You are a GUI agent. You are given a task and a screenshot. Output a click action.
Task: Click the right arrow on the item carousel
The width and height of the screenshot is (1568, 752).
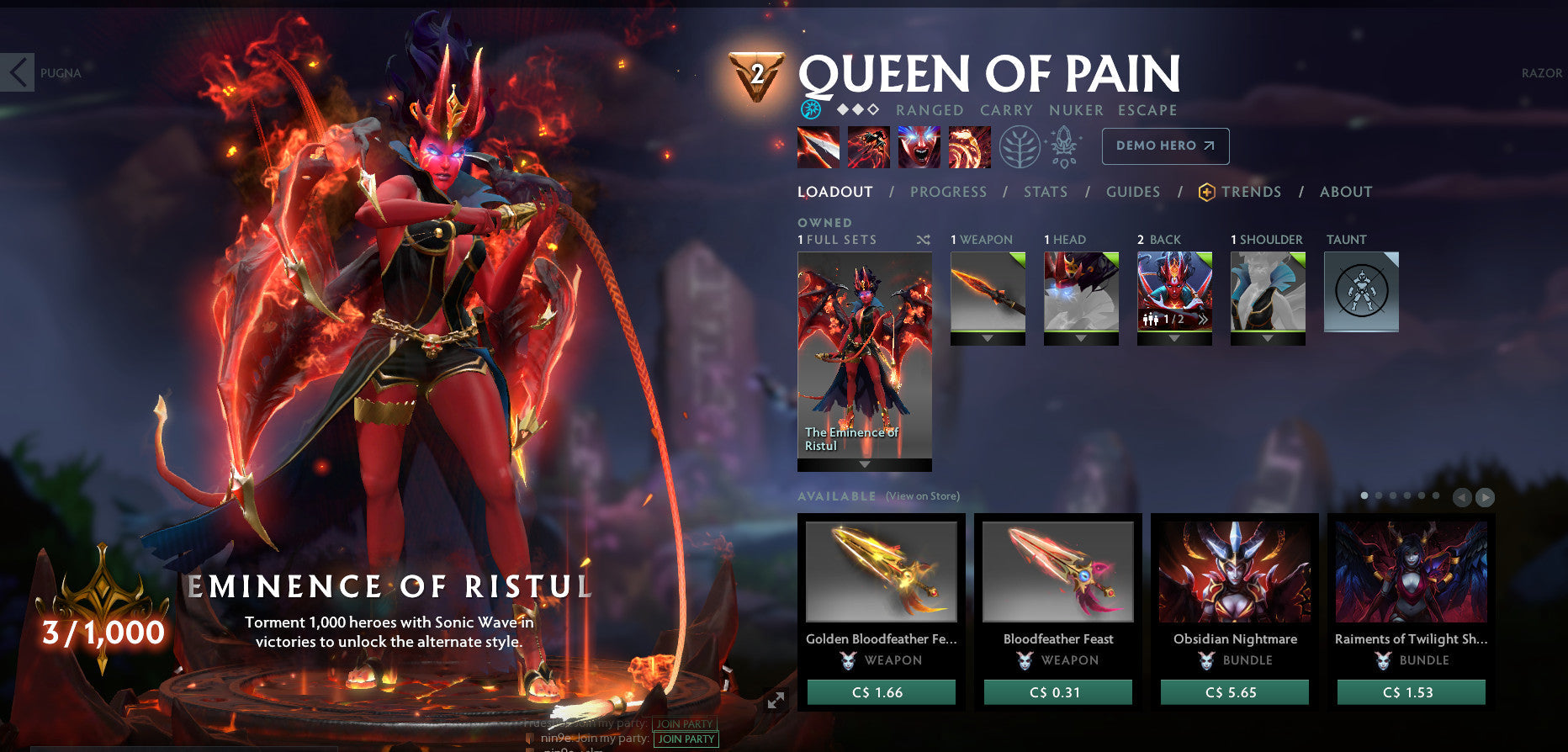(1484, 496)
